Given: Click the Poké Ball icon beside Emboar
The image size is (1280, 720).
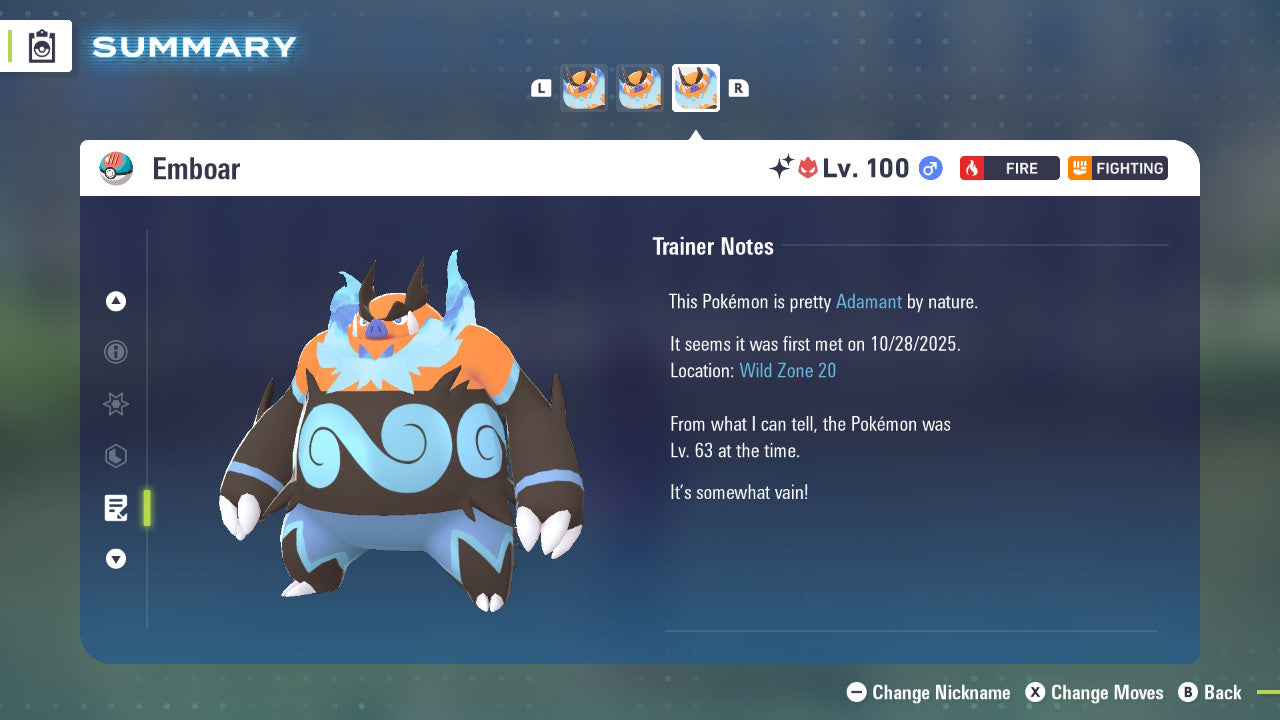Looking at the screenshot, I should click(115, 168).
